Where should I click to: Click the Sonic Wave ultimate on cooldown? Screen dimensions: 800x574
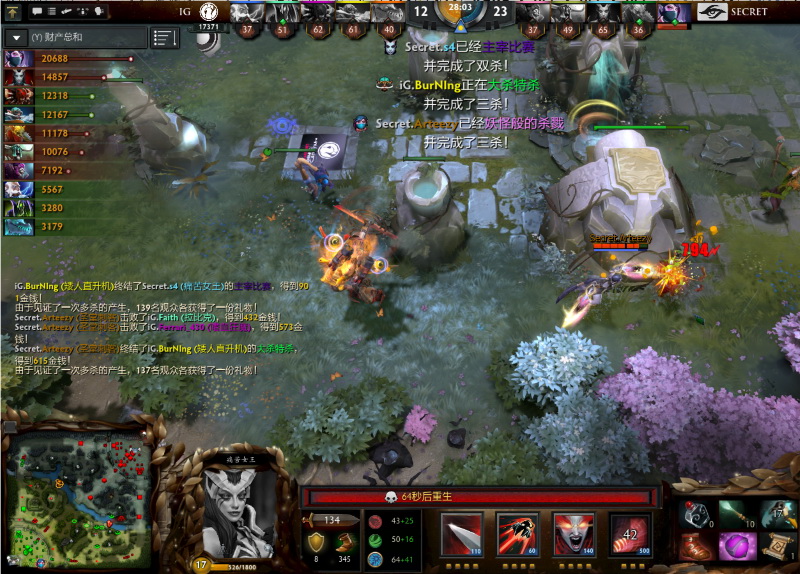(630, 534)
